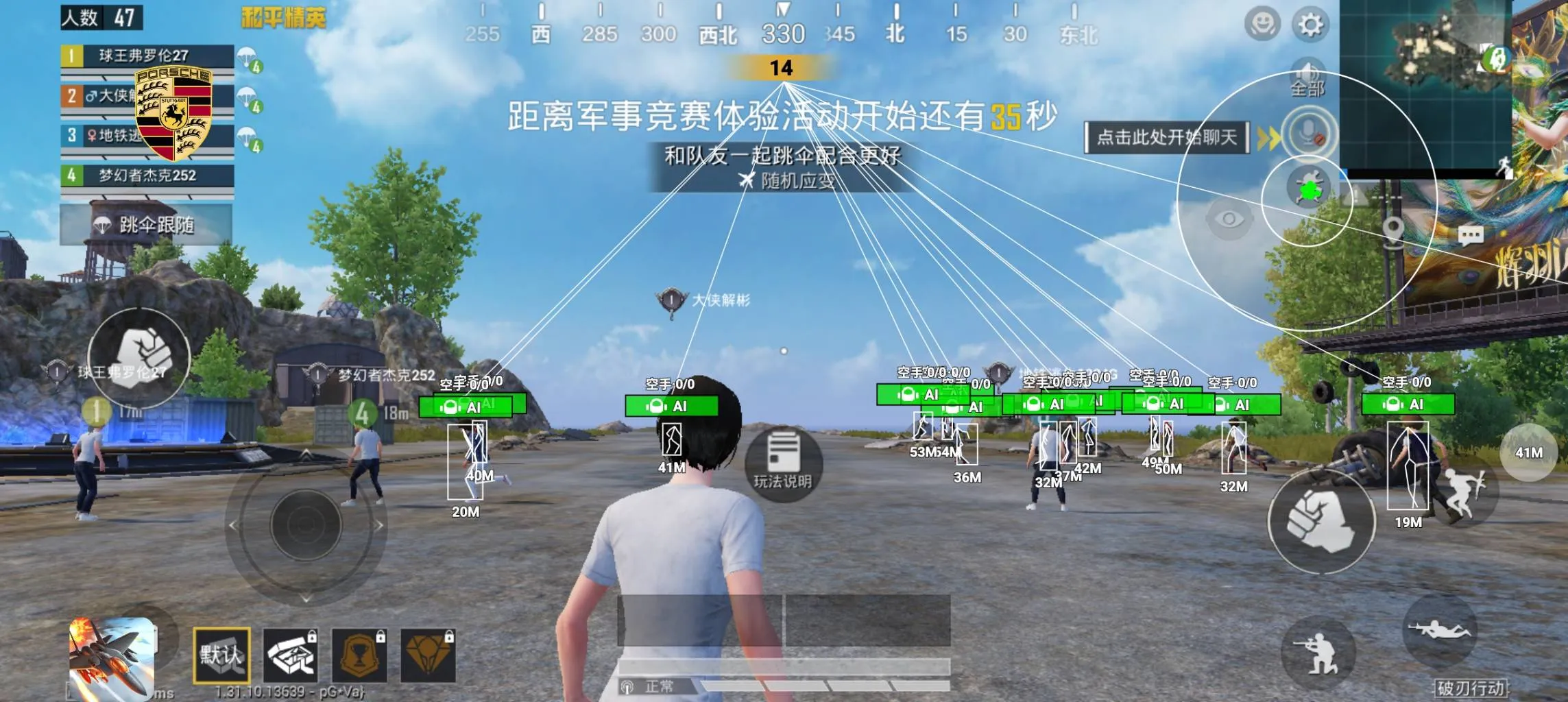Open the locked treasure chest crate icon
The width and height of the screenshot is (1568, 702).
pyautogui.click(x=291, y=655)
